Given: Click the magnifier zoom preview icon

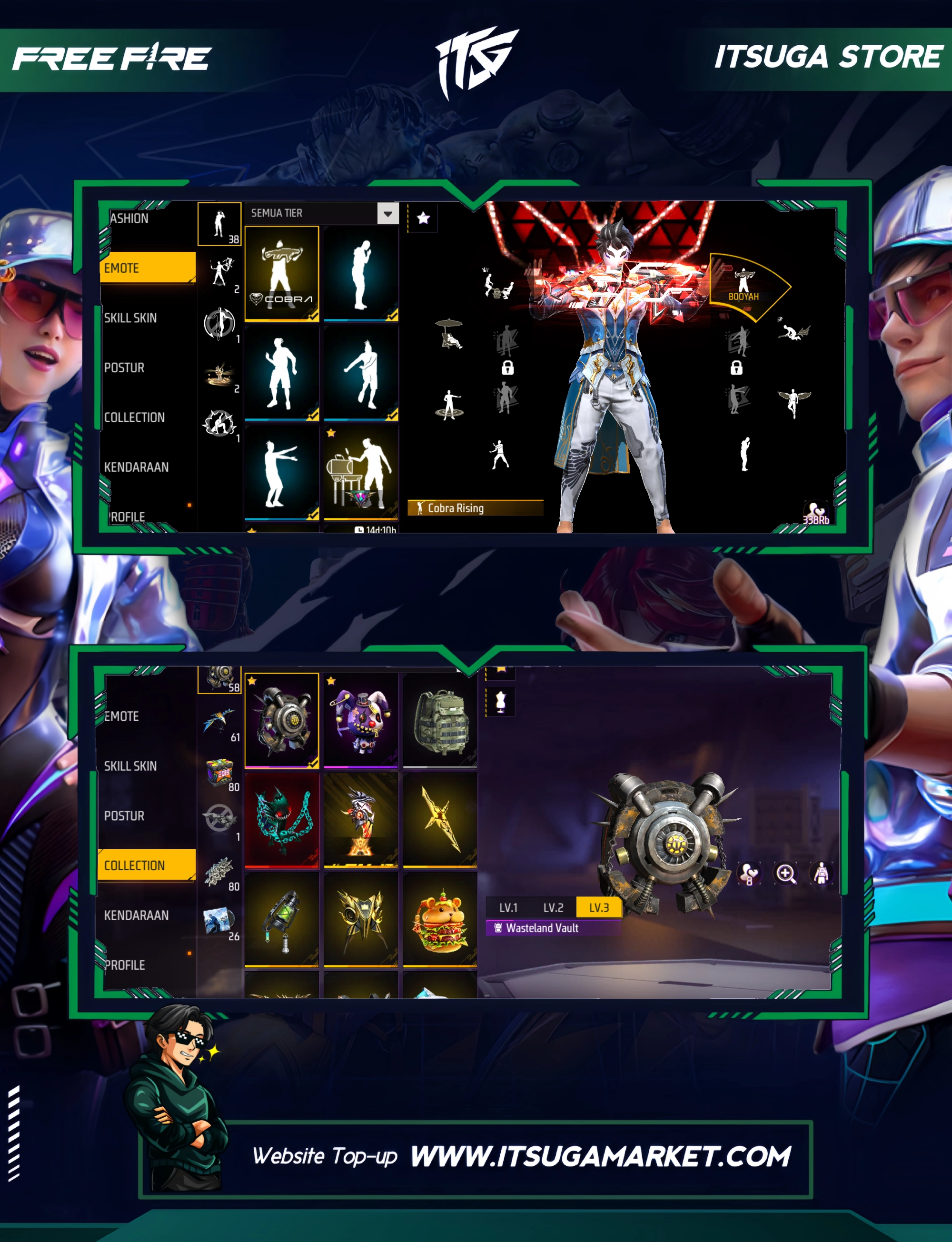Looking at the screenshot, I should click(x=785, y=874).
